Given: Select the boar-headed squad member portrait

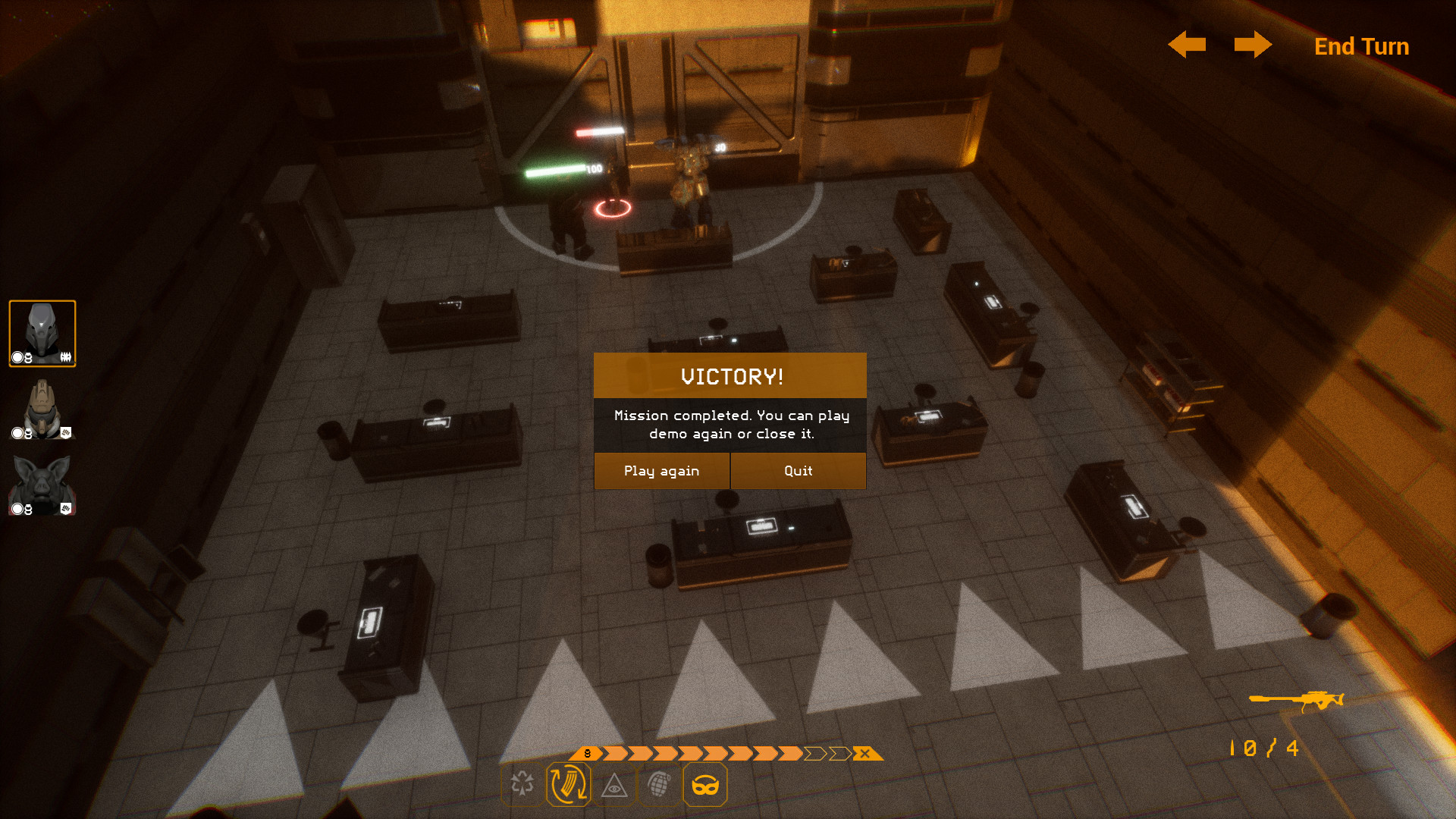Looking at the screenshot, I should coord(42,485).
